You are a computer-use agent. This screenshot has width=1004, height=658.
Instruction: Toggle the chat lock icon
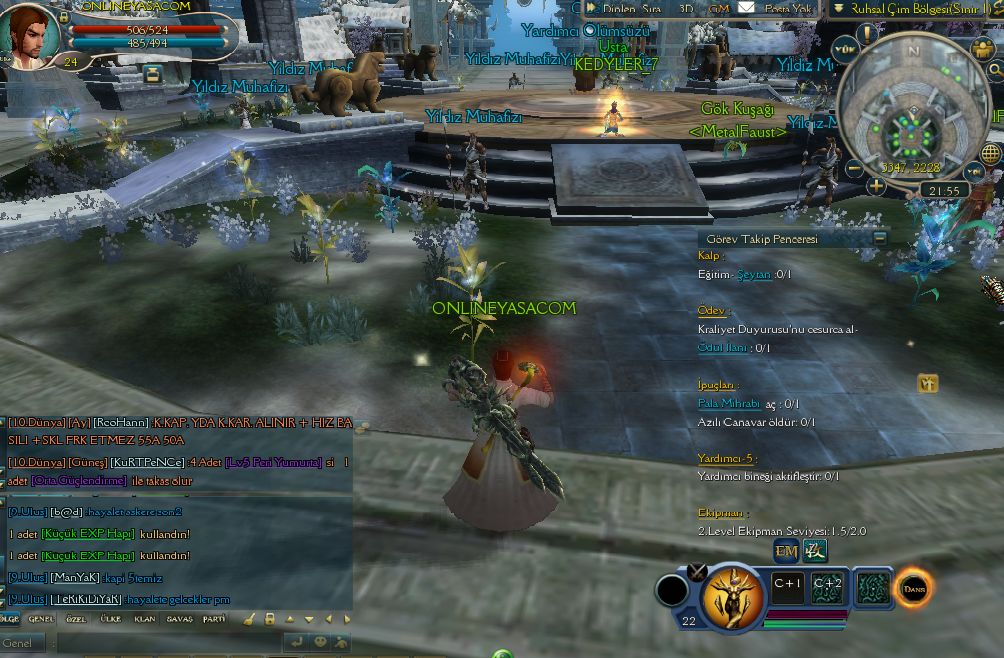coord(270,619)
